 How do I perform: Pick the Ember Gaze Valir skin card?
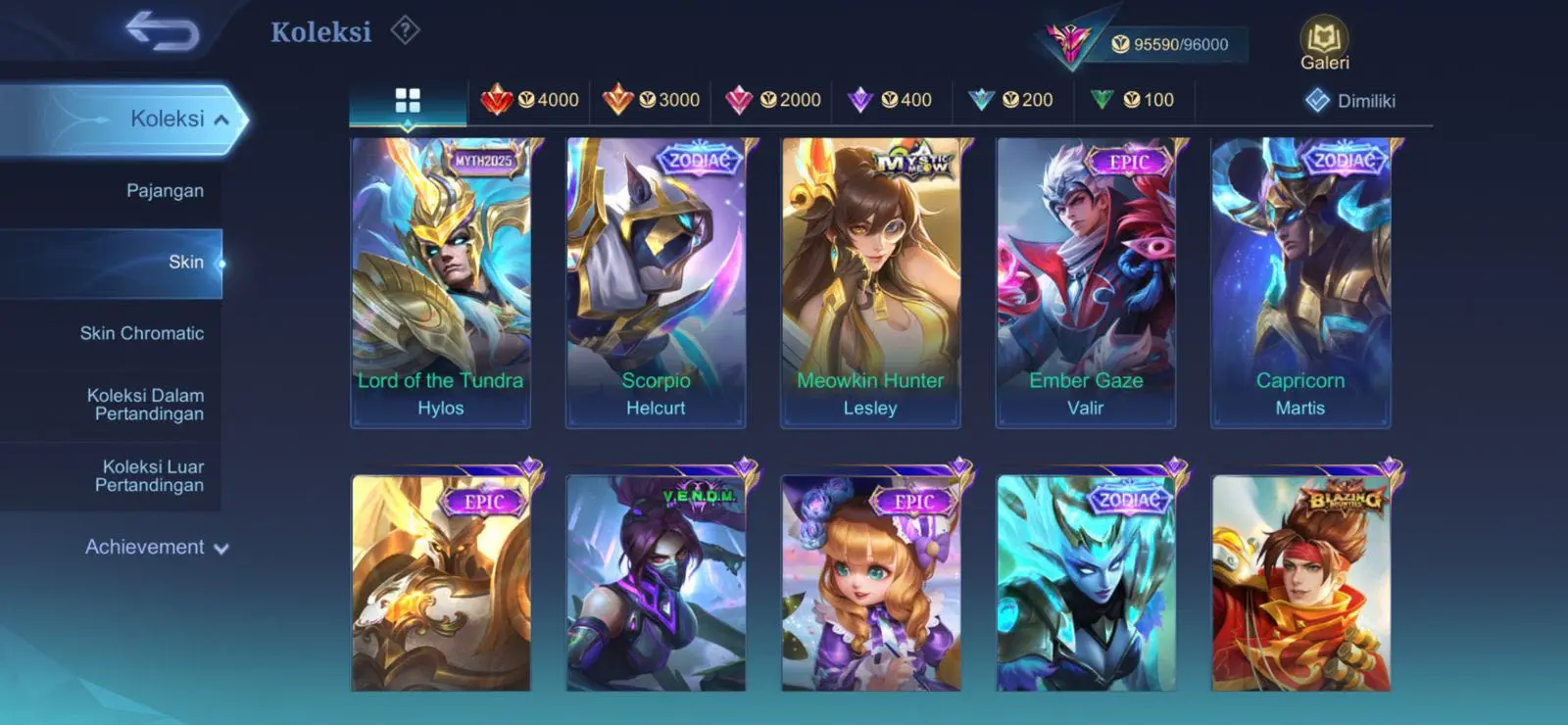coord(1085,282)
